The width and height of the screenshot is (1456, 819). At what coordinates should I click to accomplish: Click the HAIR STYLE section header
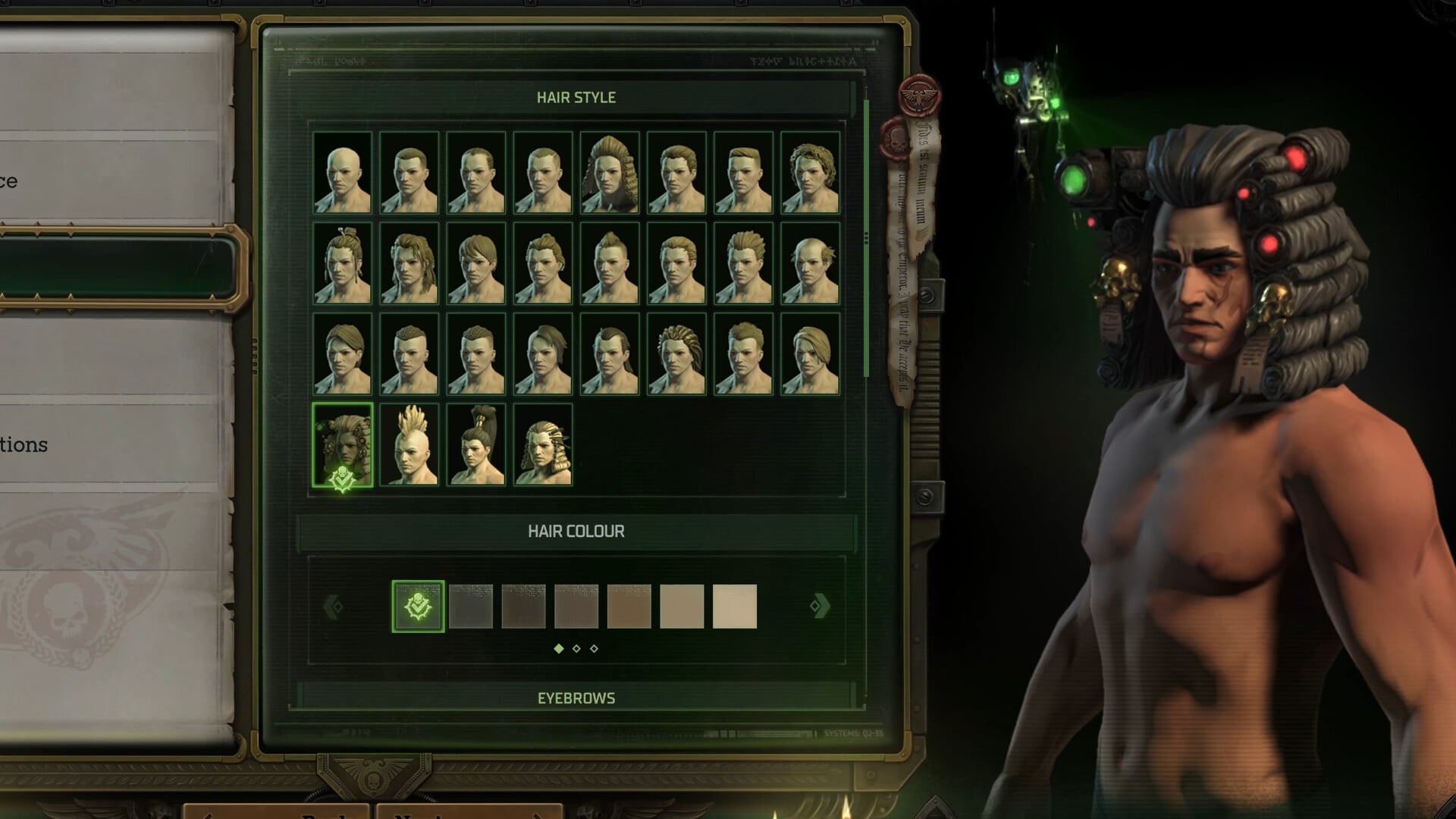576,97
